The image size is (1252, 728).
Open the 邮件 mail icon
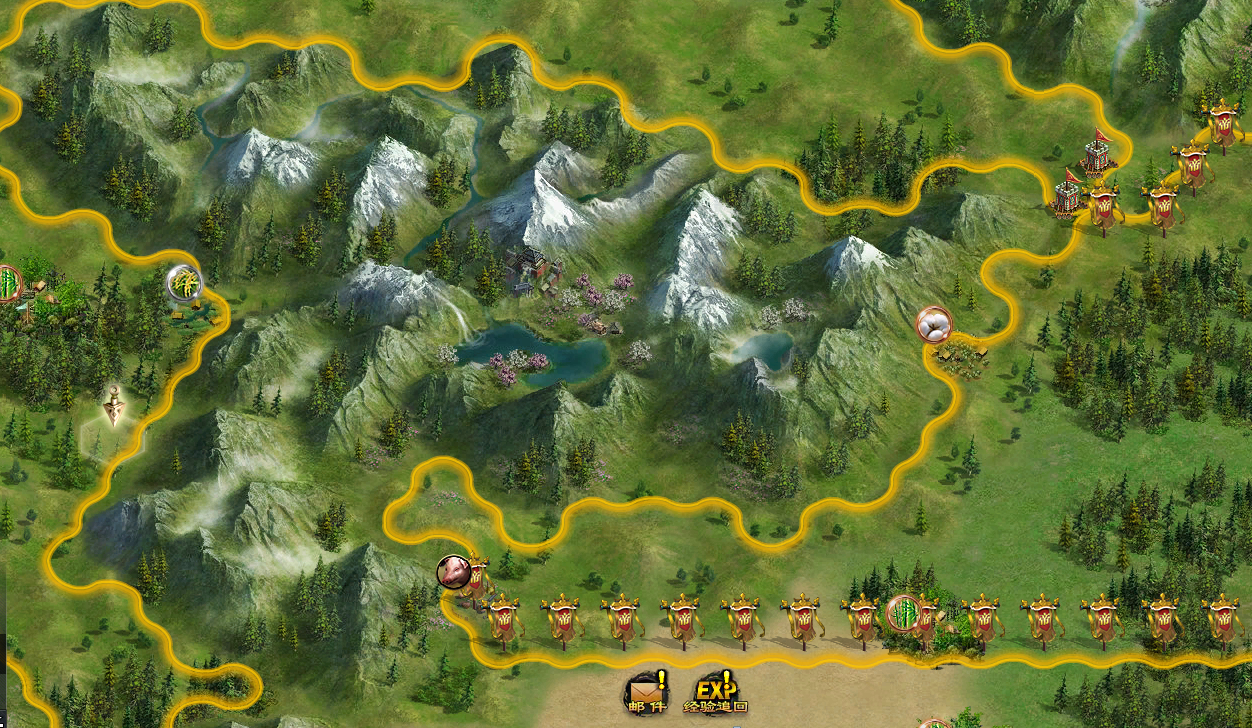(x=645, y=691)
